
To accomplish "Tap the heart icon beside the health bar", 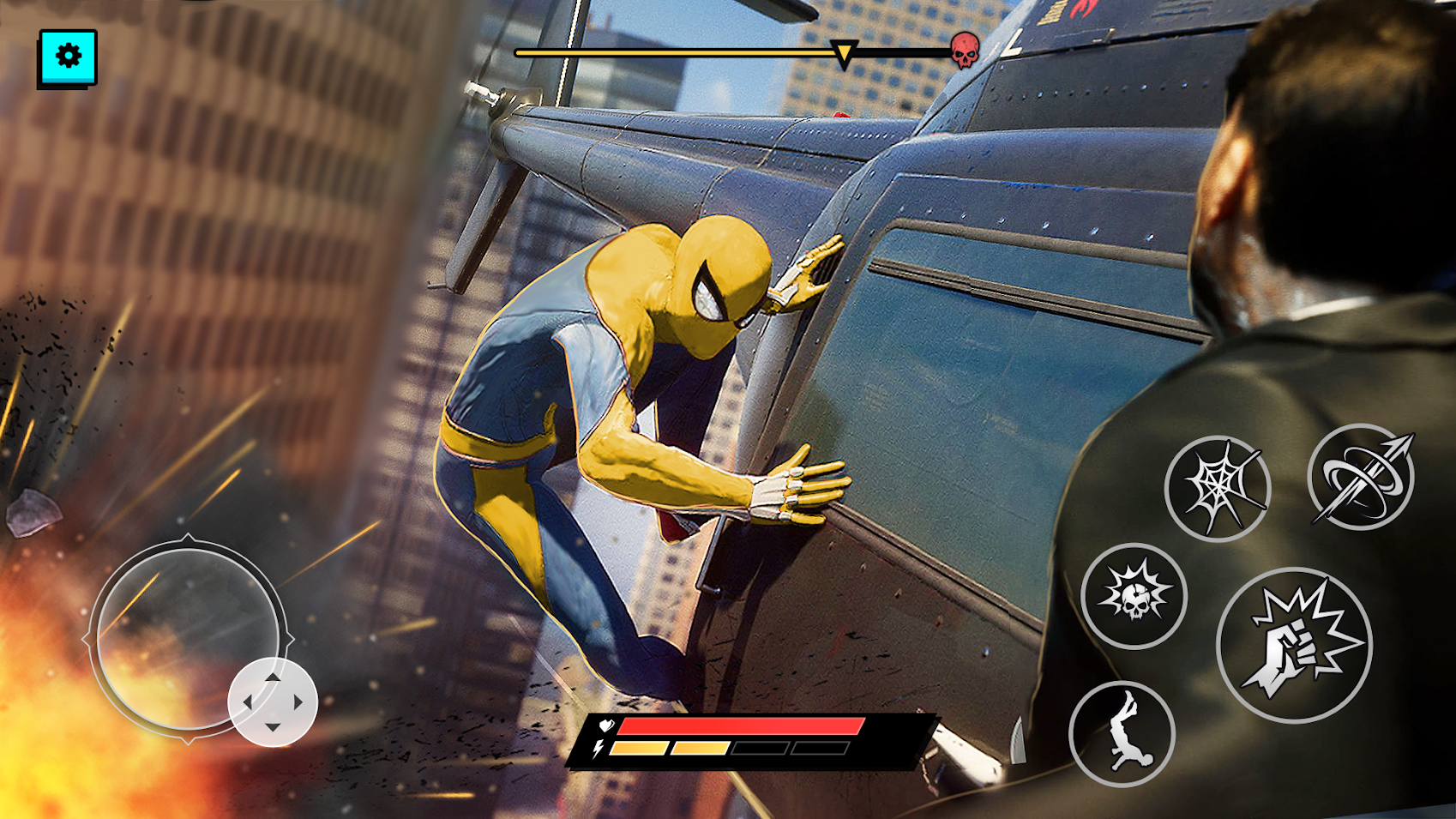I will [x=605, y=725].
